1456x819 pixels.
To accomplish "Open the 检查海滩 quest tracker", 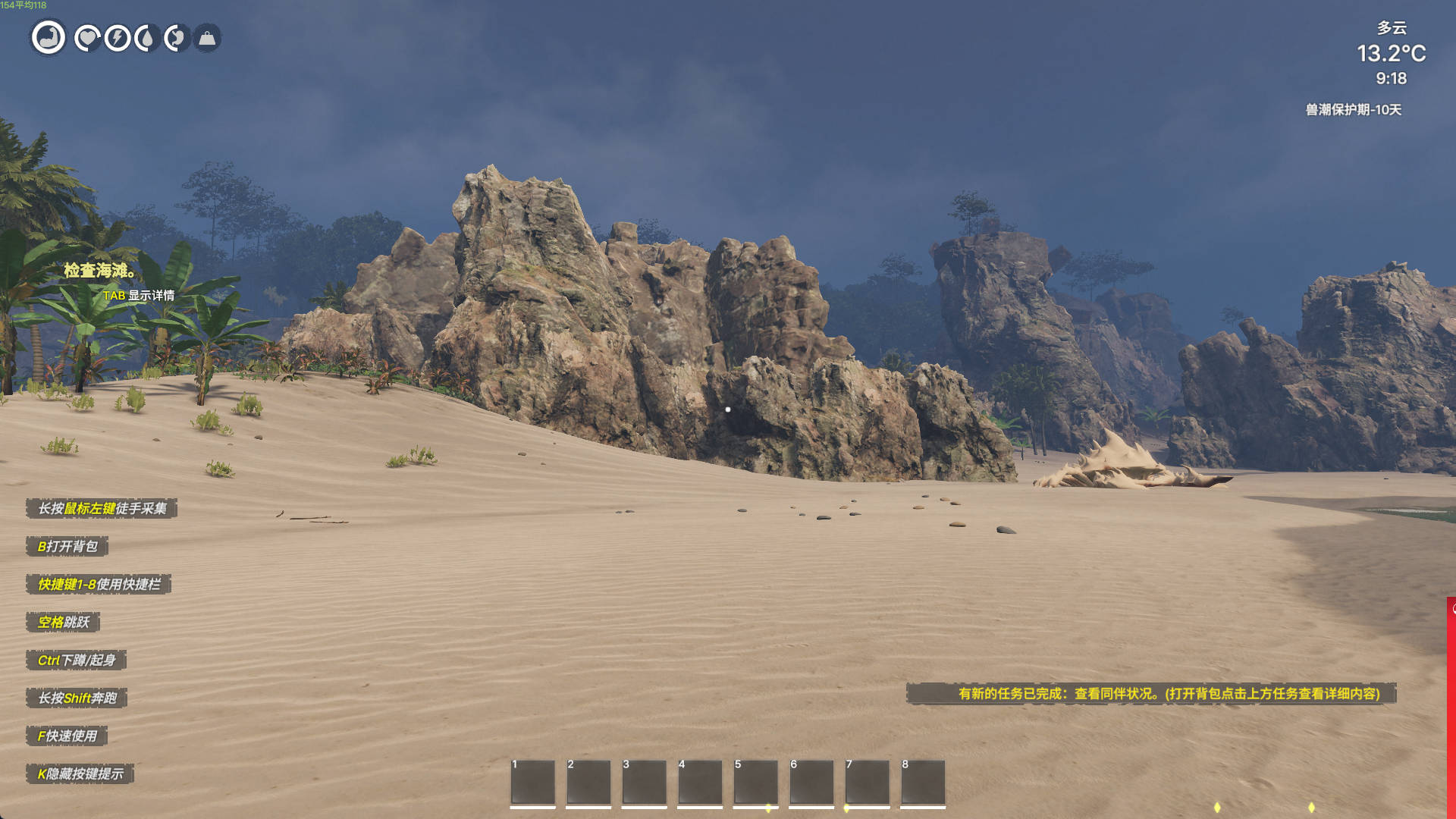I will 100,271.
